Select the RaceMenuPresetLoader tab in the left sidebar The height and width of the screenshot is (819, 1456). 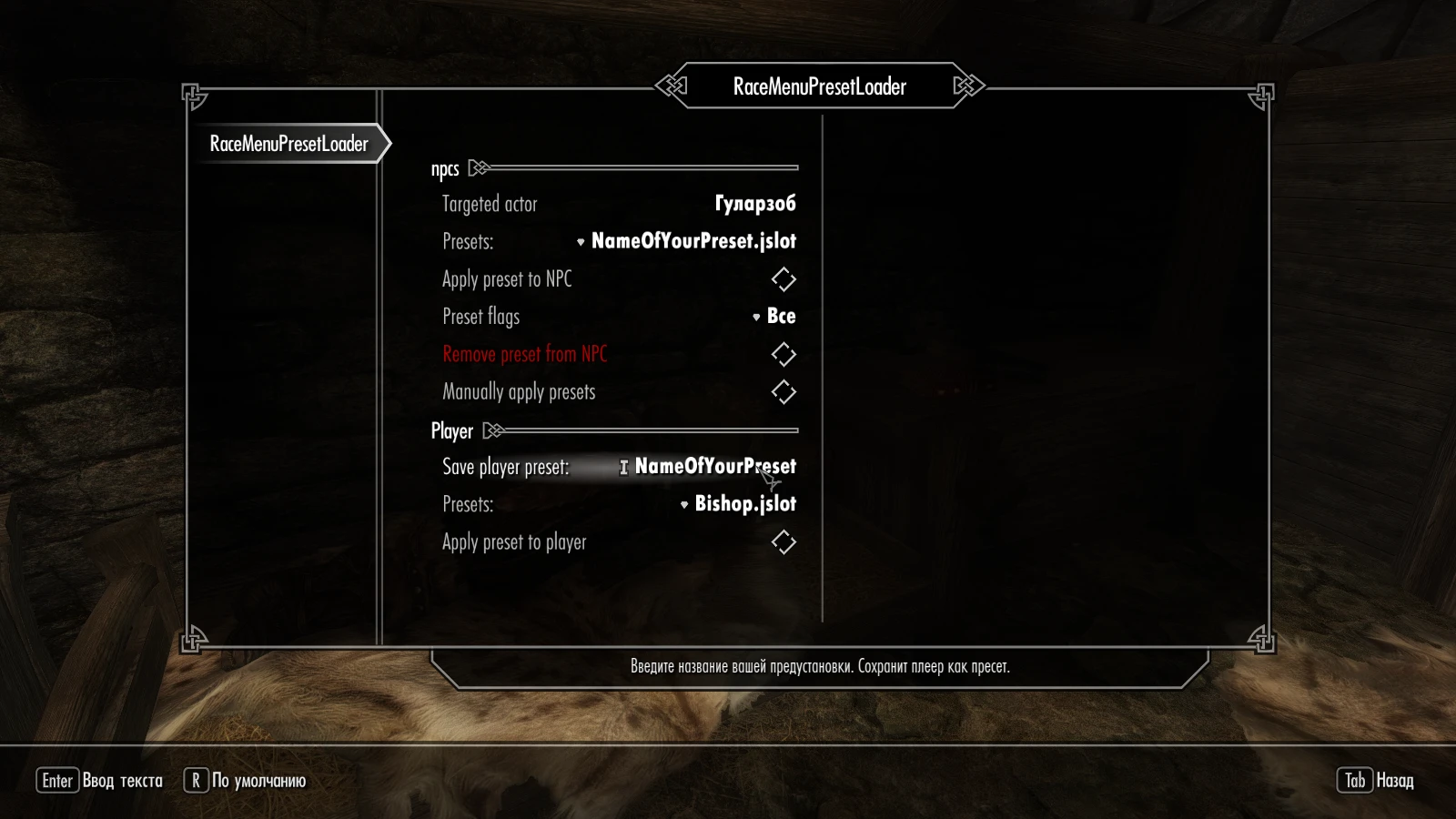(288, 144)
